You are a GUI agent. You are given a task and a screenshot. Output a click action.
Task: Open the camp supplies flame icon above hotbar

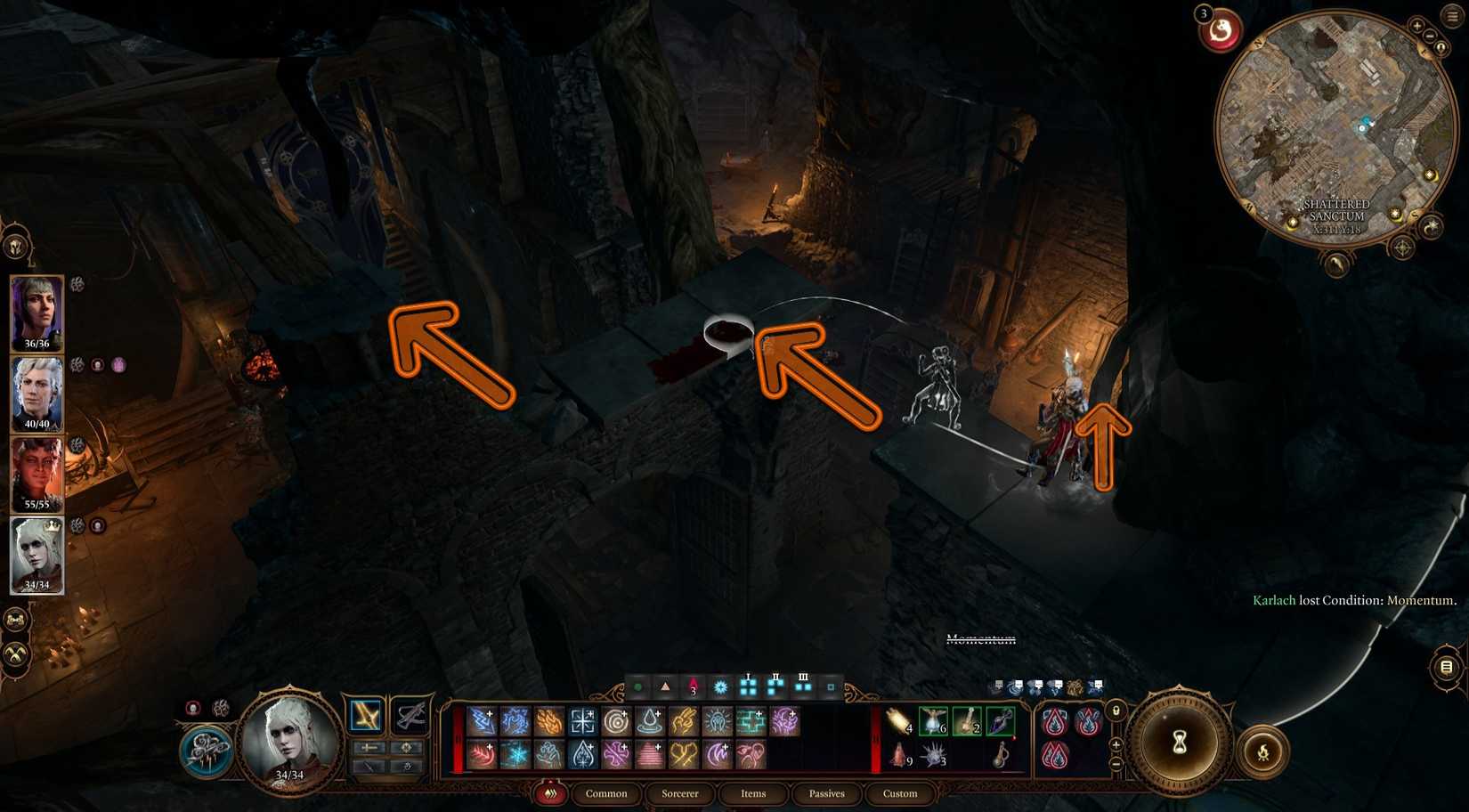pyautogui.click(x=551, y=794)
